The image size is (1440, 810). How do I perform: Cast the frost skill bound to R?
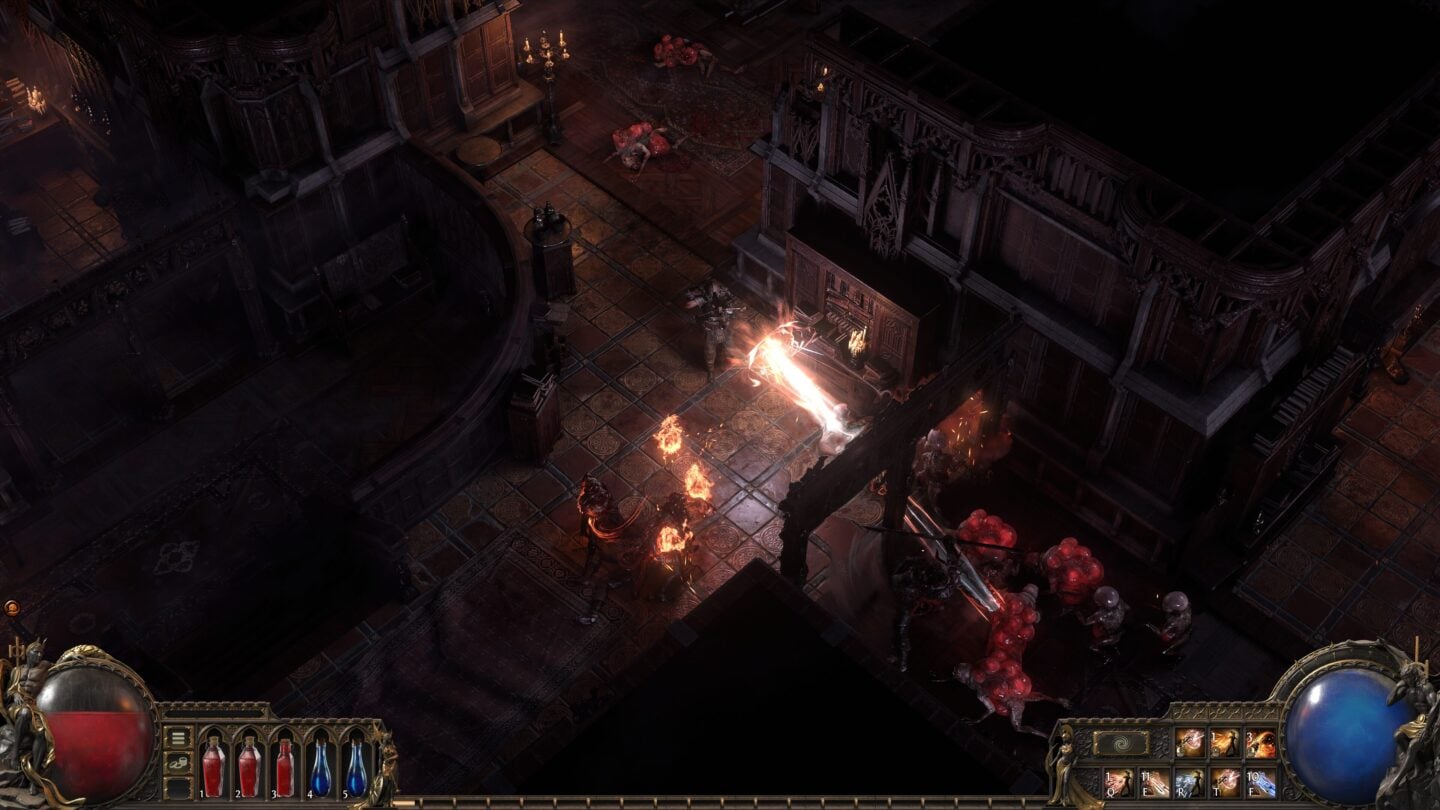point(1189,782)
